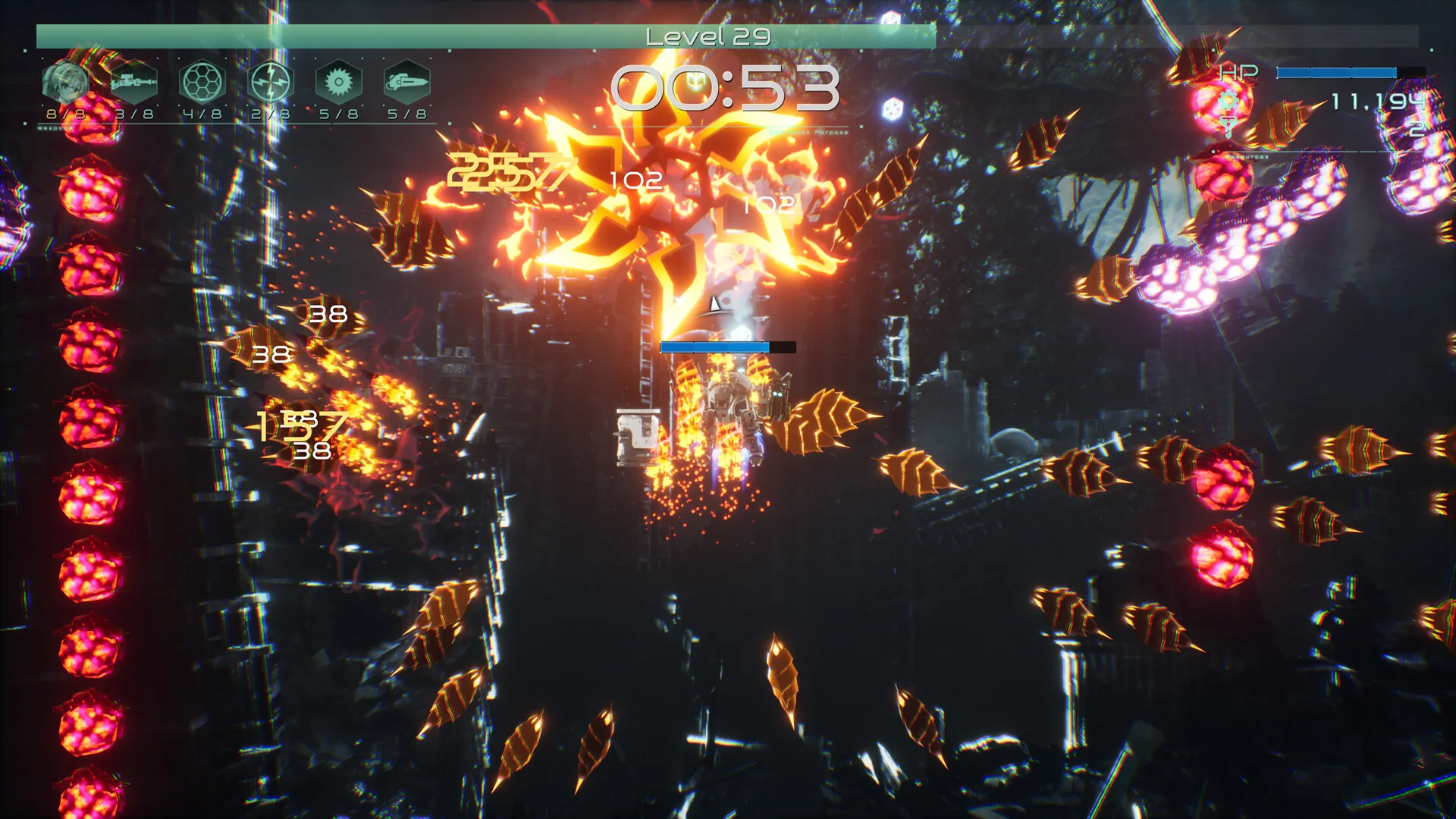Pick the chainsaw weapon icon
Screen dimensions: 1456x819
(x=407, y=81)
